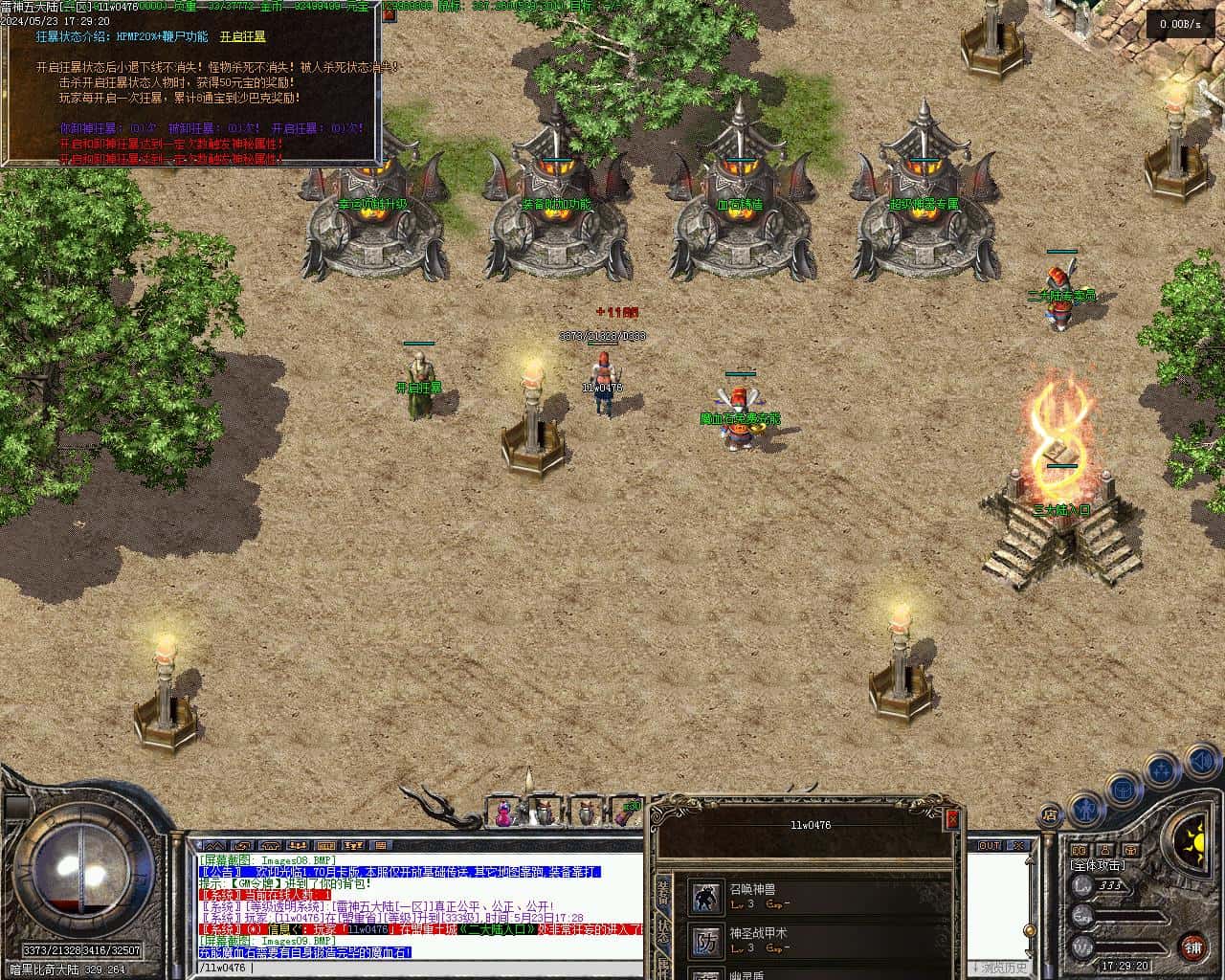Viewport: 1225px width, 980px height.
Task: Open the 店 shop round button
Action: (x=1050, y=815)
